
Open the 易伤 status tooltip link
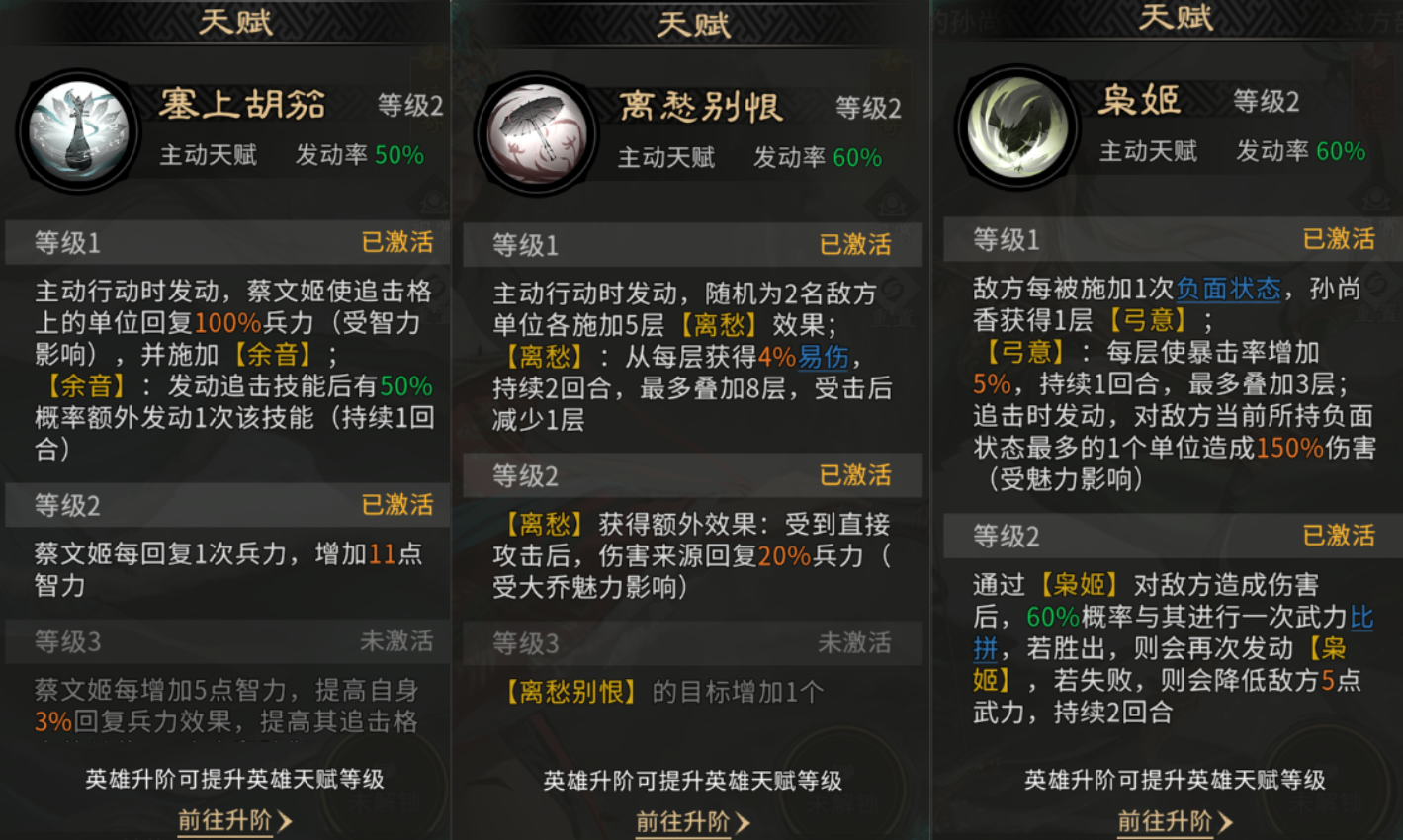(825, 357)
